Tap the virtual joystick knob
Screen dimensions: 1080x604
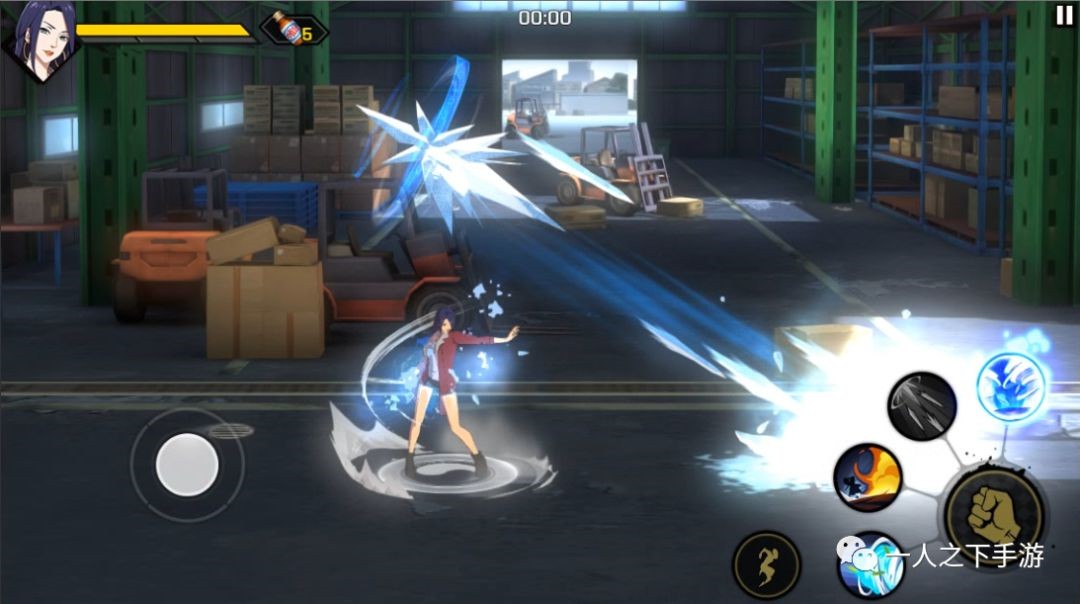187,463
